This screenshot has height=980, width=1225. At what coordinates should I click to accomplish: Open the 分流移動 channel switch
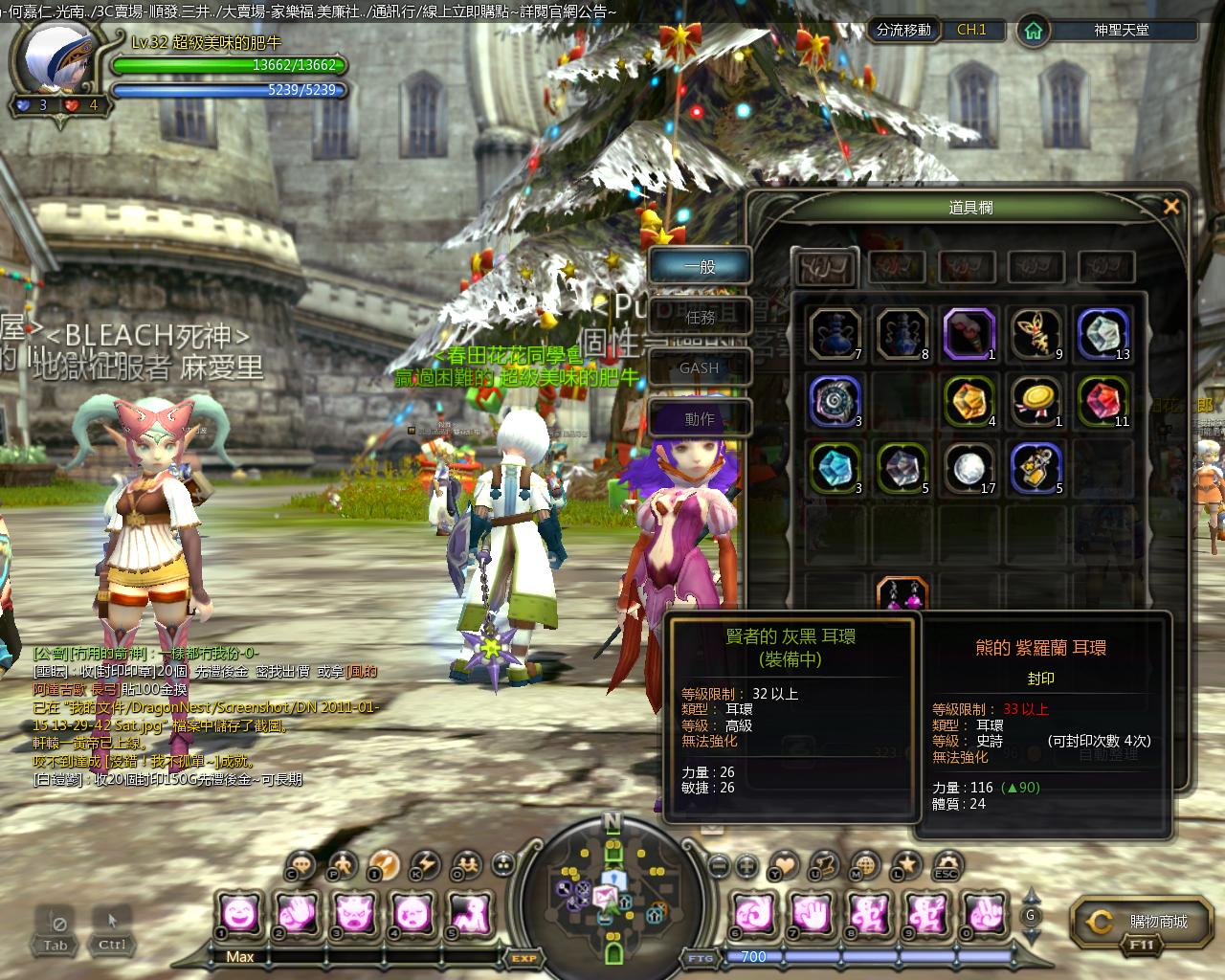point(903,30)
